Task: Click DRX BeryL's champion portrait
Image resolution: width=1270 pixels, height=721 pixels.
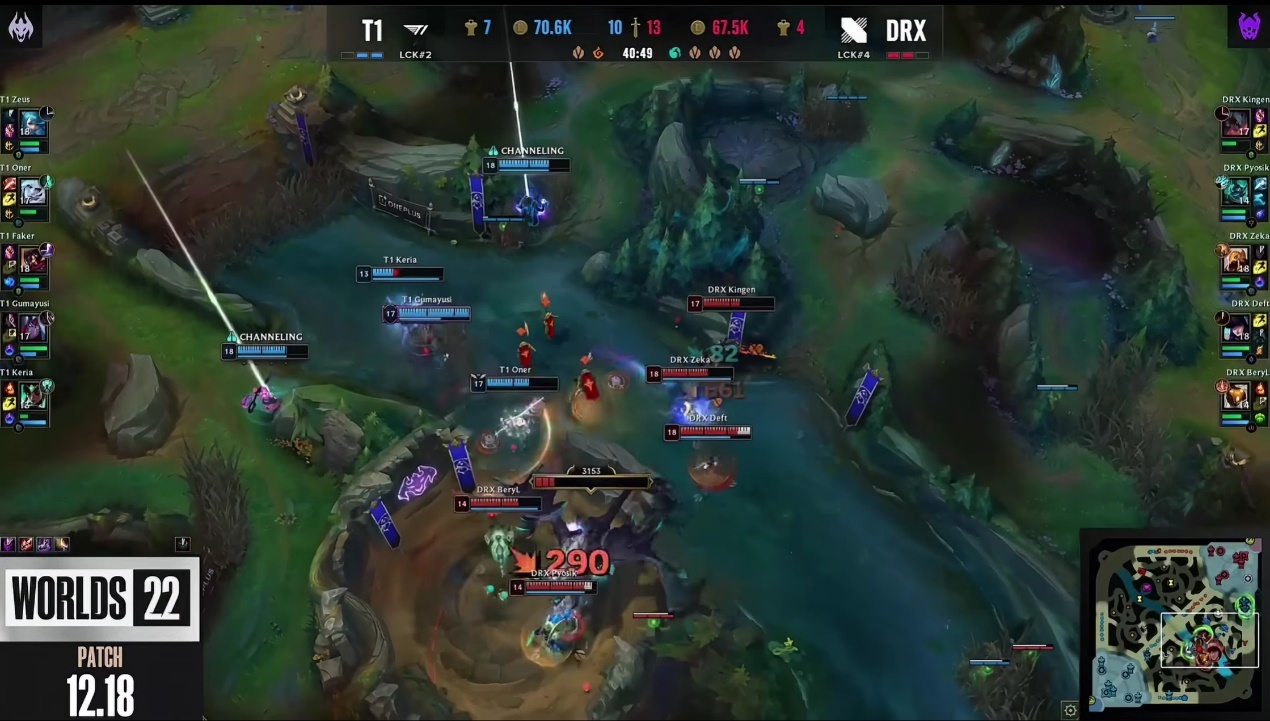Action: point(1237,395)
